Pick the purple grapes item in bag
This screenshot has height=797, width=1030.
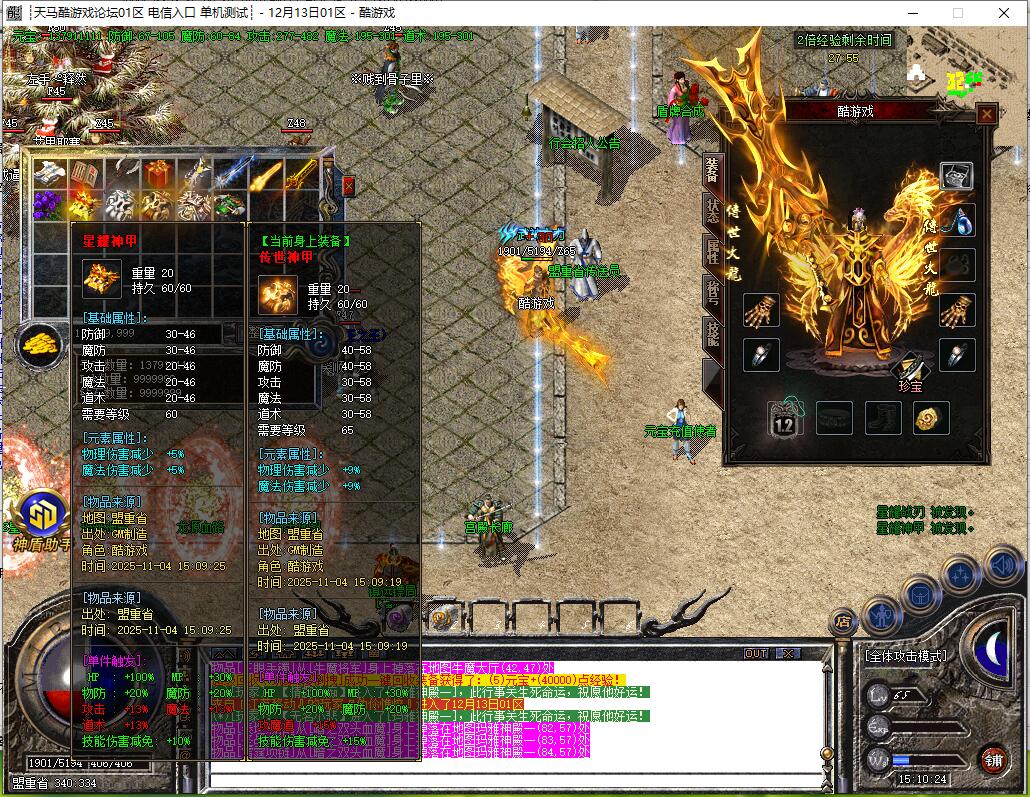[x=47, y=205]
